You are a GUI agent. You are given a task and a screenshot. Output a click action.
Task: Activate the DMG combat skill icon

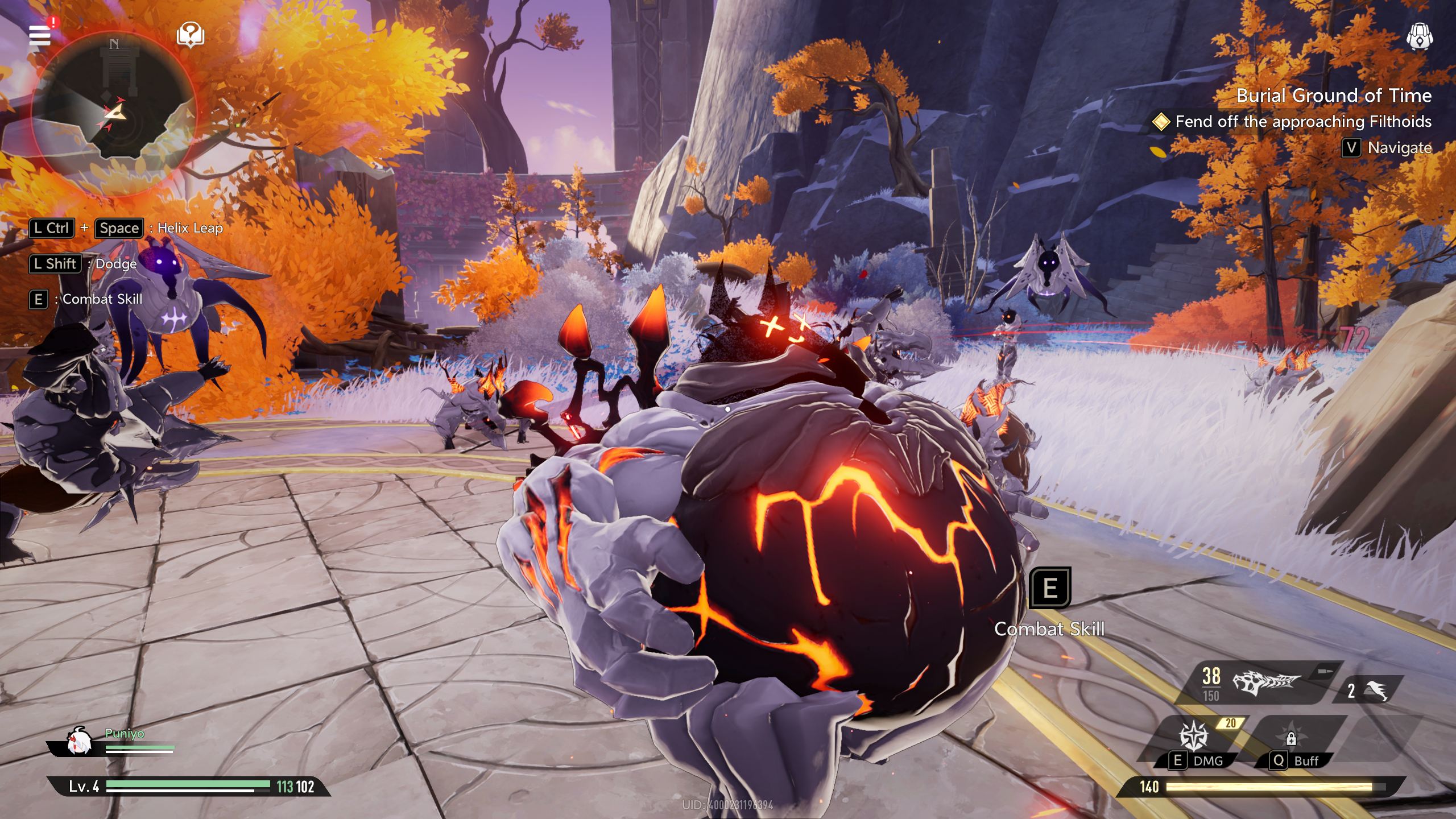click(1192, 736)
